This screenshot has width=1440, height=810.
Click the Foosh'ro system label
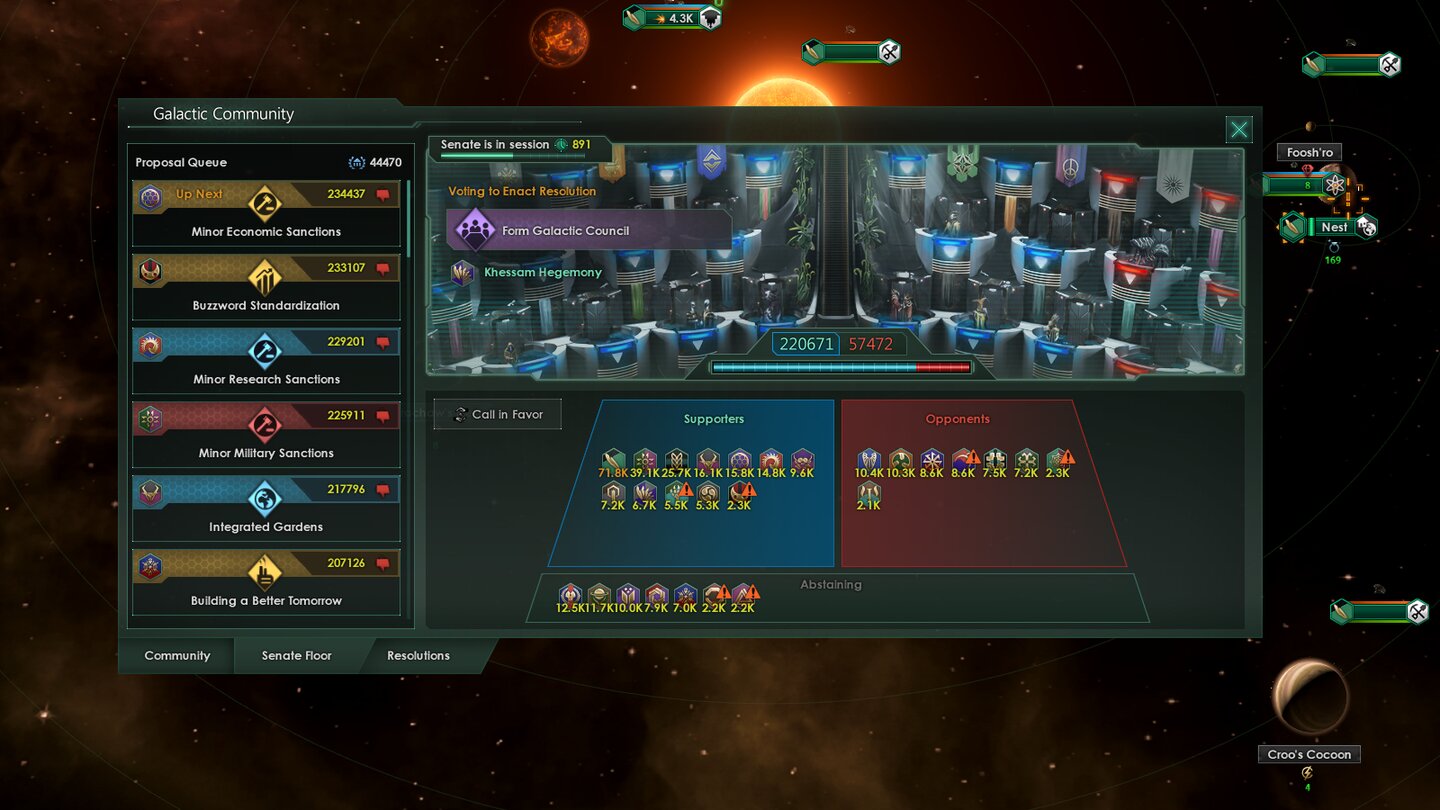point(1310,153)
